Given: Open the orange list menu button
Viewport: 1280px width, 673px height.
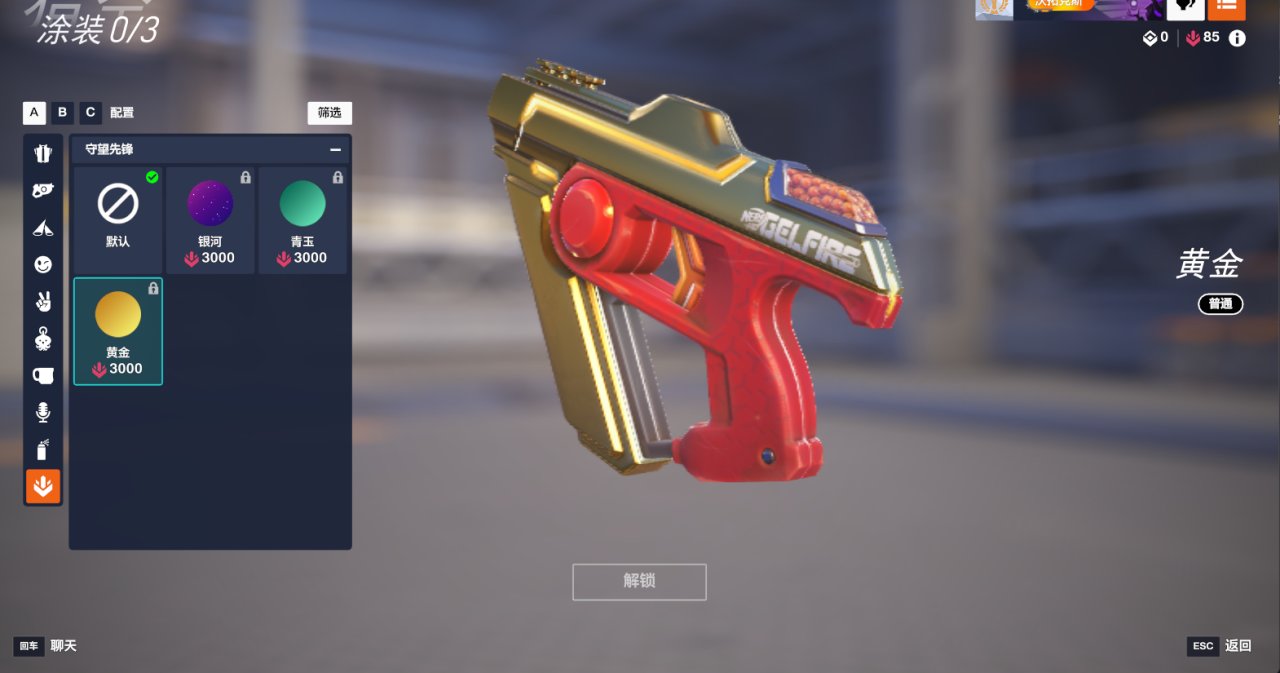Looking at the screenshot, I should click(x=1226, y=7).
